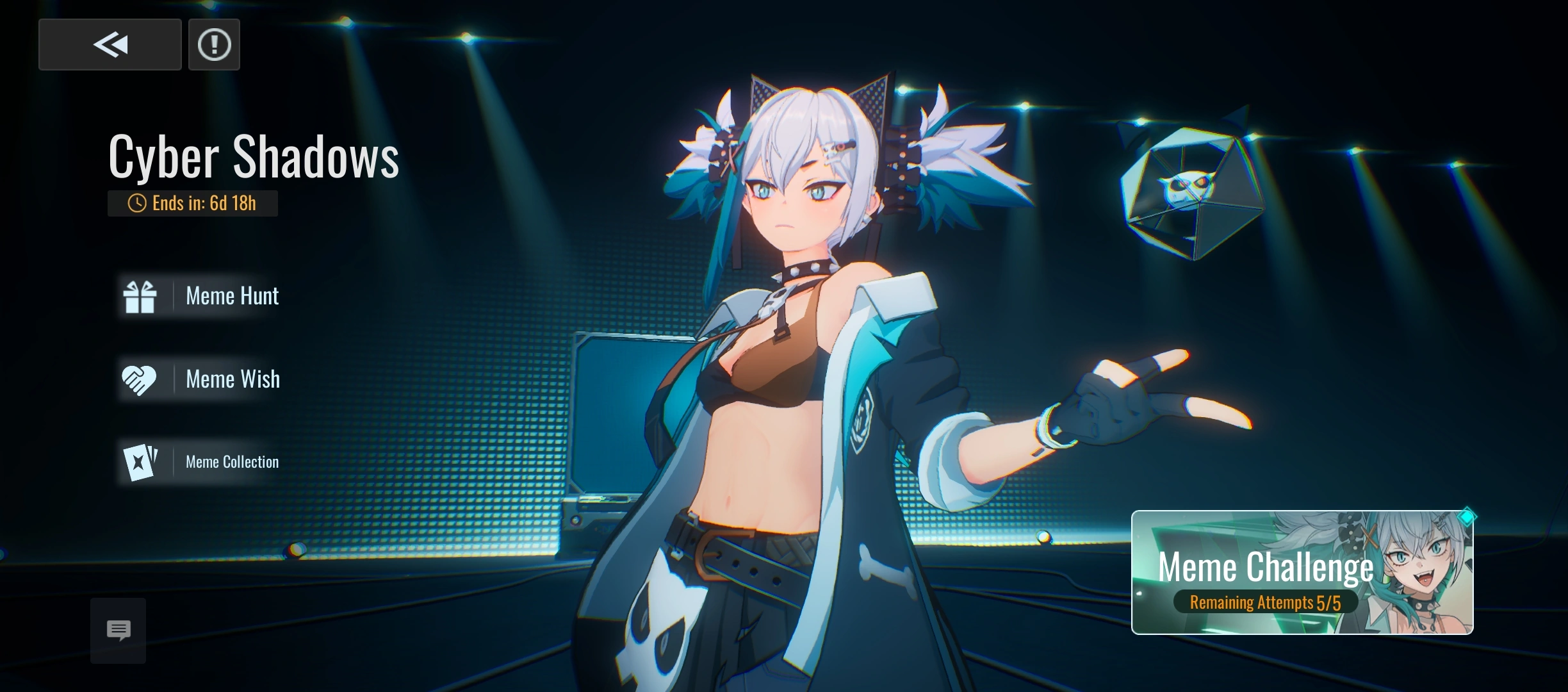The height and width of the screenshot is (692, 1568).
Task: Open Meme Collection from the left menu
Action: (x=232, y=461)
